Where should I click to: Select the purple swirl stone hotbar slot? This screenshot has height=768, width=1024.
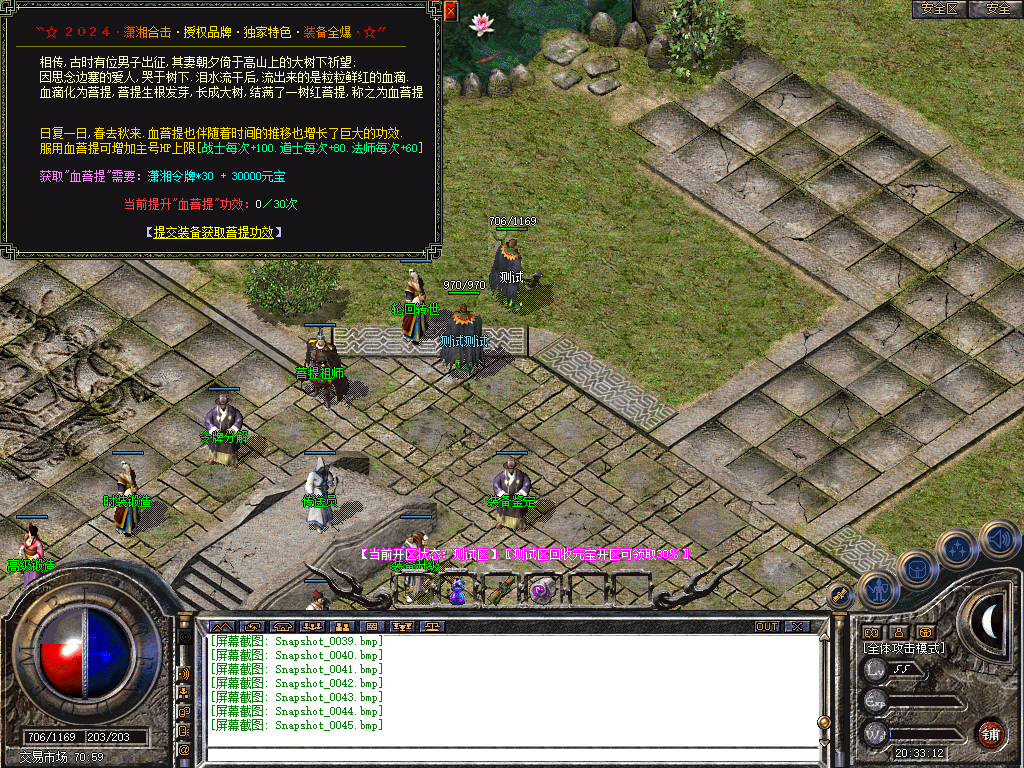point(542,590)
